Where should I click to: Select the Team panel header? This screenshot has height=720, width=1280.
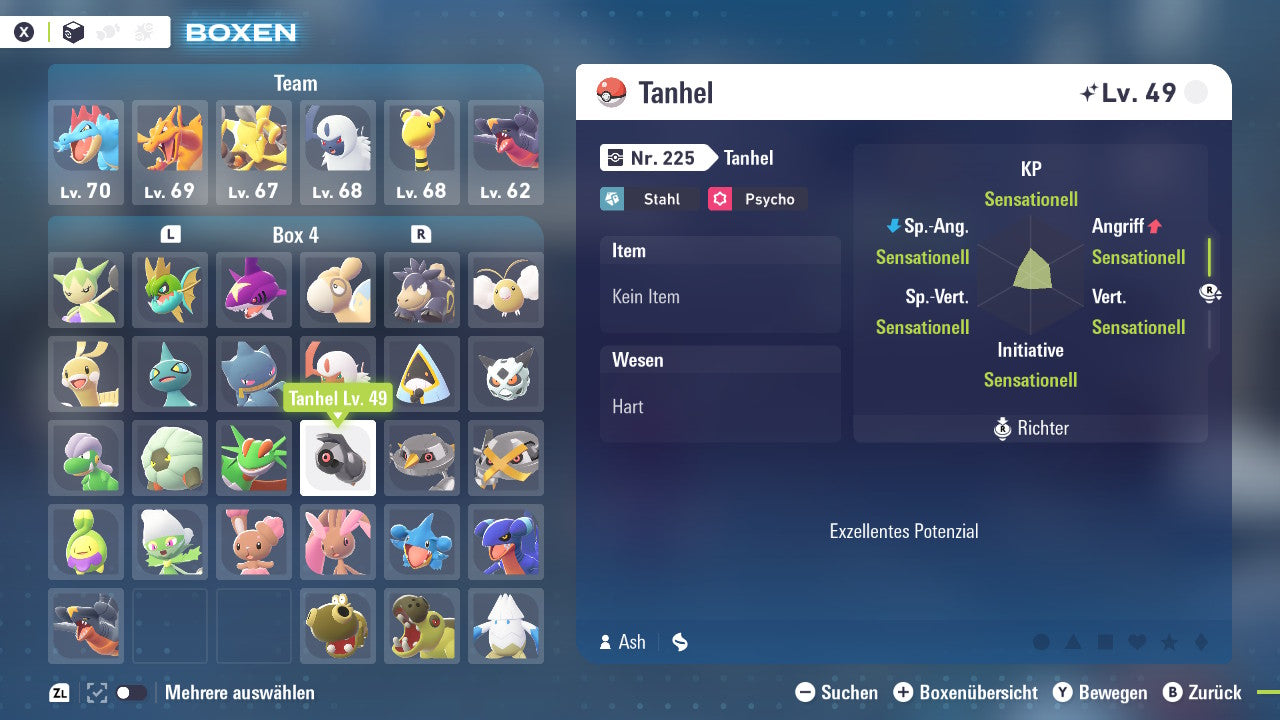coord(295,83)
